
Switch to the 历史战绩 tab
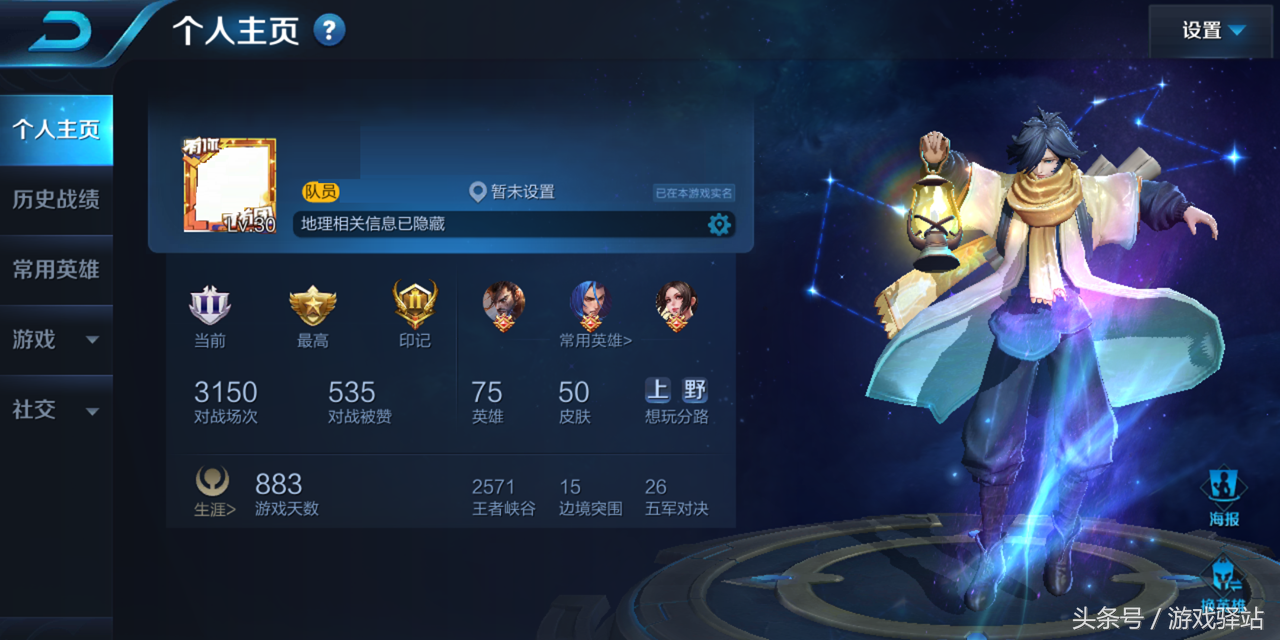click(x=56, y=200)
